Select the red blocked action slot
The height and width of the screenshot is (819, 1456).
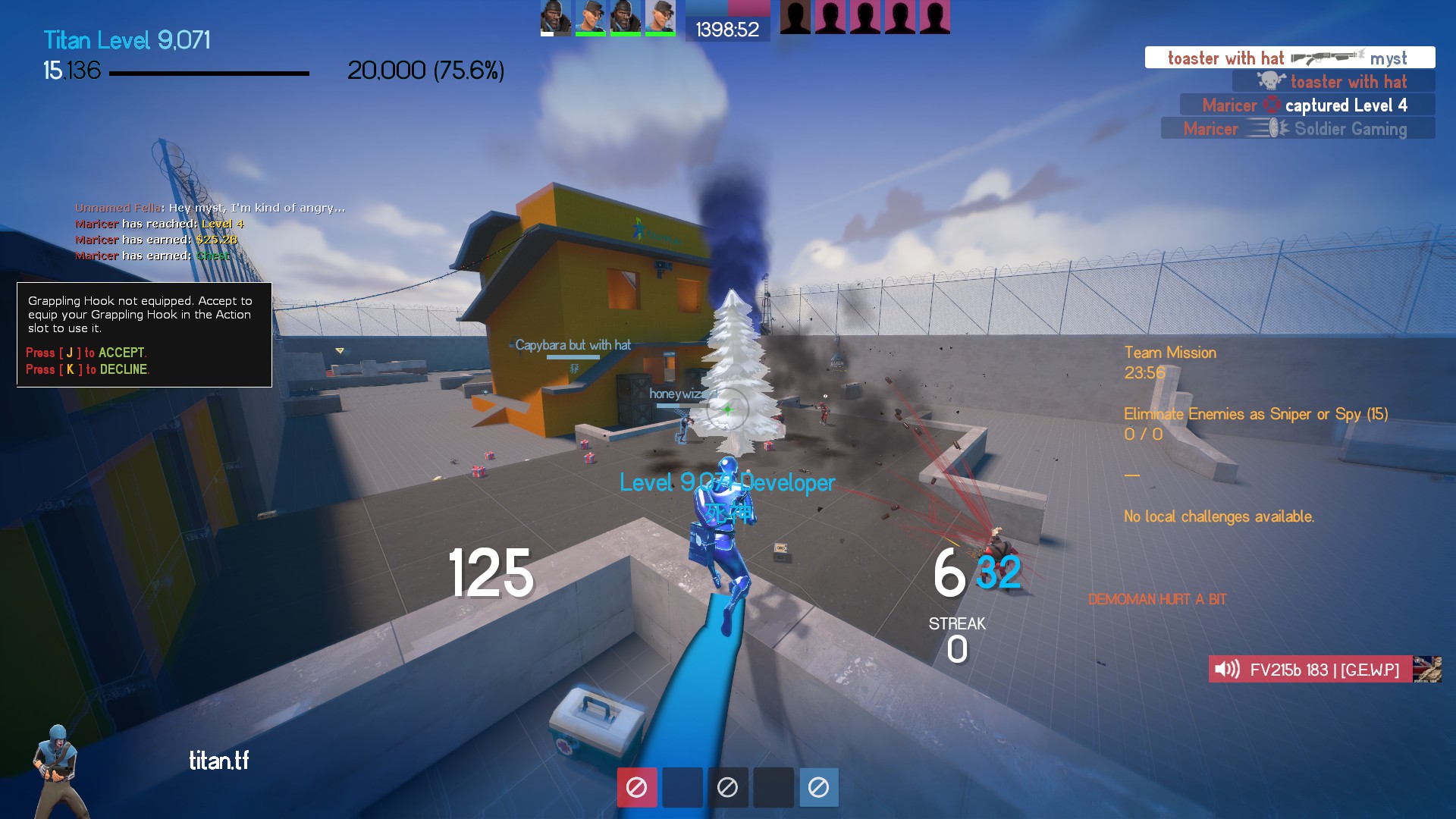[636, 787]
